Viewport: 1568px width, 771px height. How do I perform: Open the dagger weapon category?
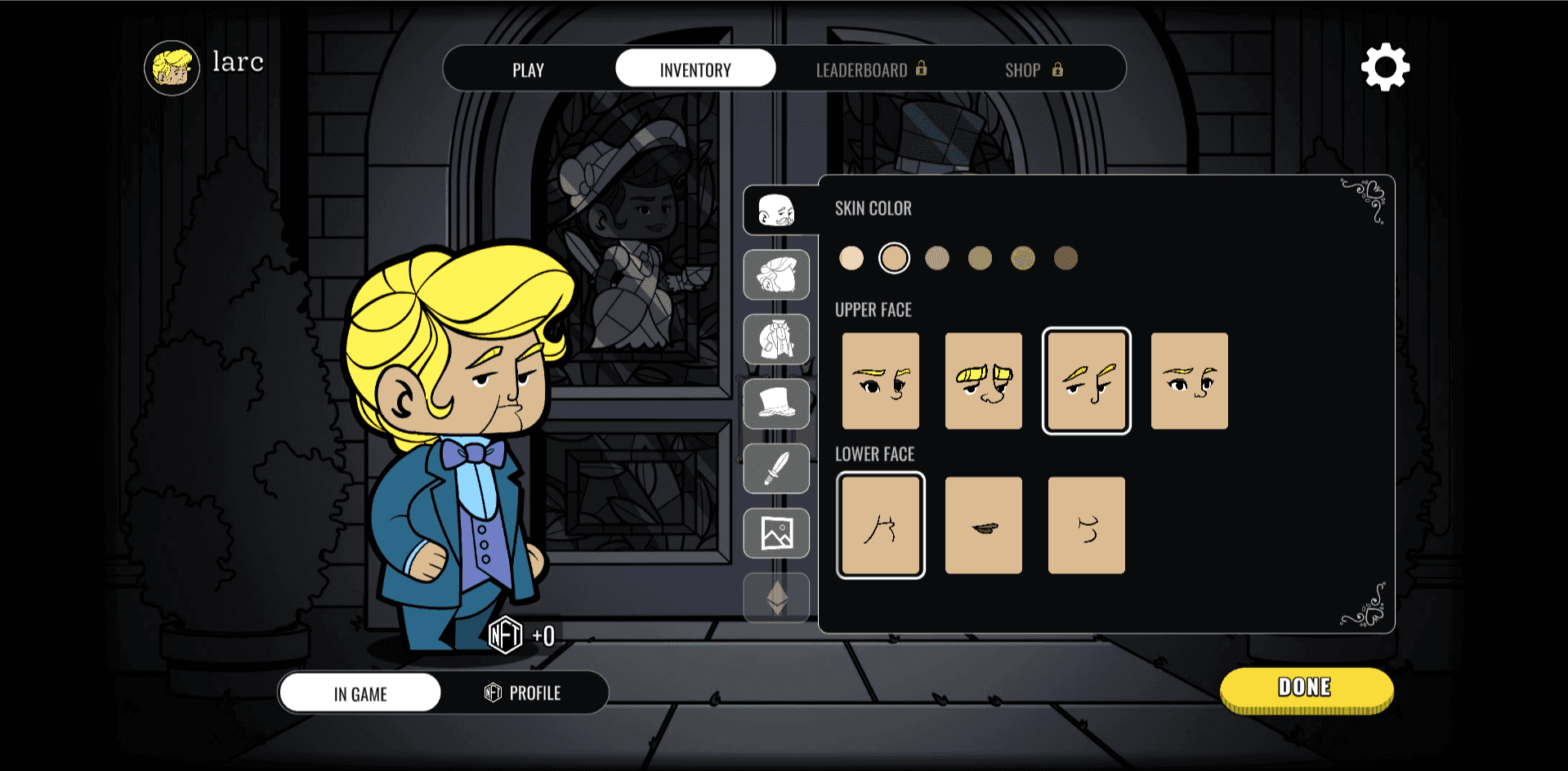point(775,469)
